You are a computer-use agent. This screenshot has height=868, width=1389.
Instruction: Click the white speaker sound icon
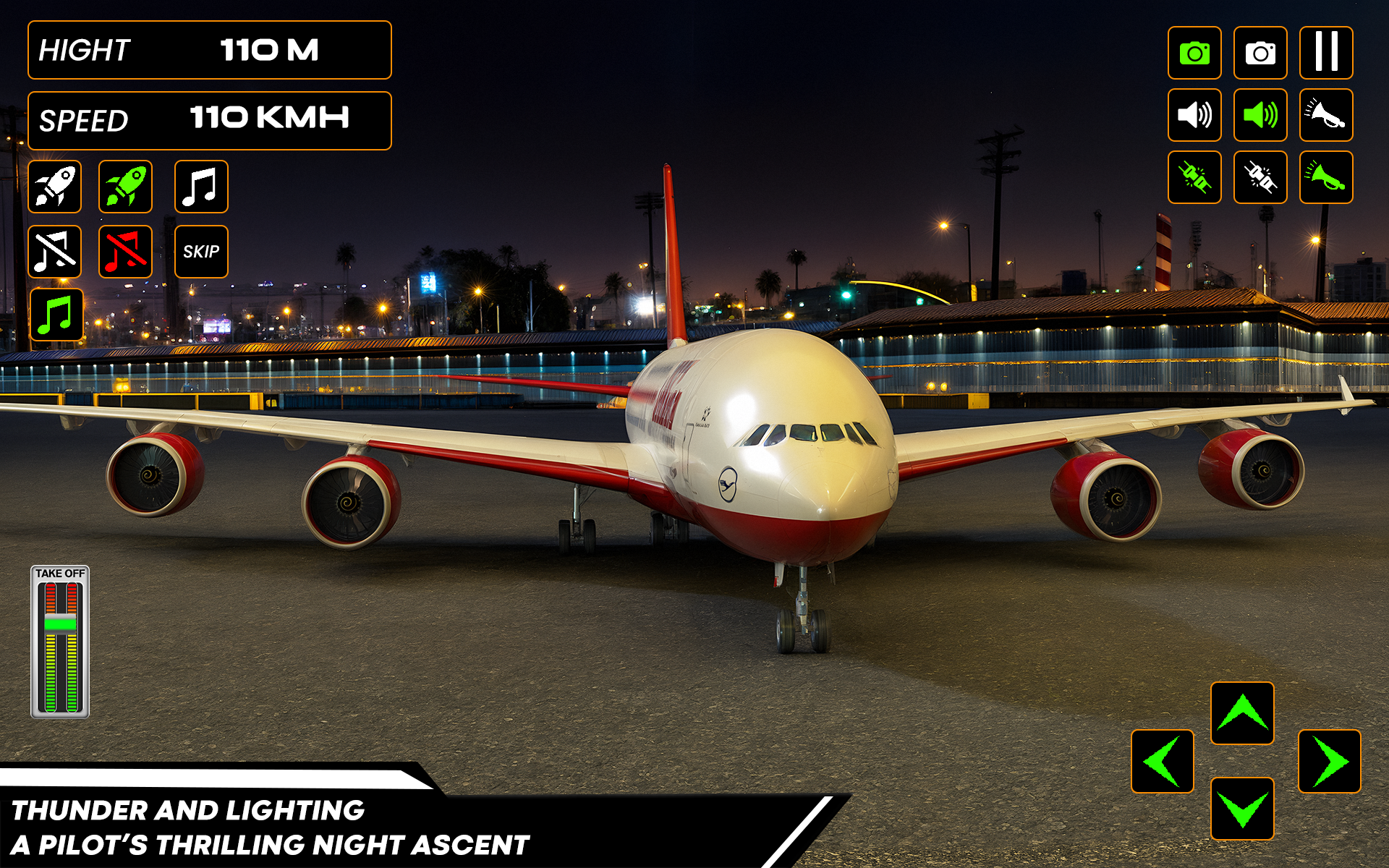(x=1194, y=115)
